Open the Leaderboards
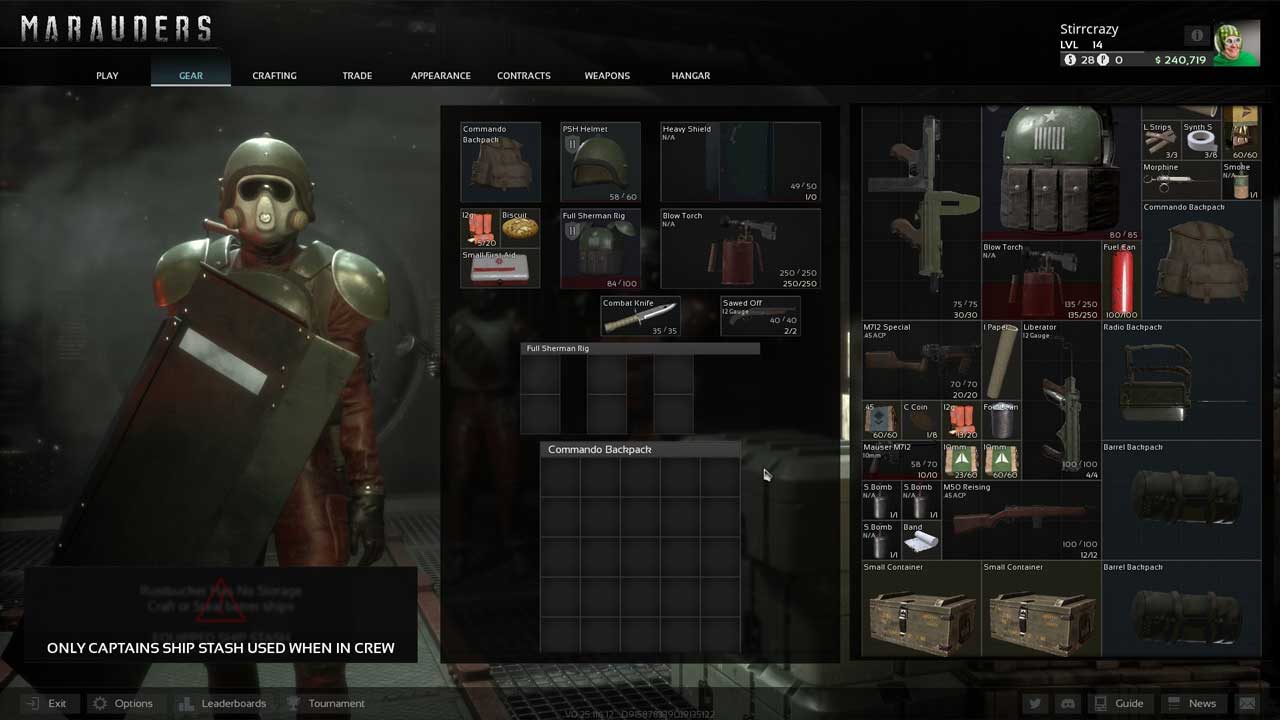Image resolution: width=1280 pixels, height=720 pixels. tap(222, 703)
